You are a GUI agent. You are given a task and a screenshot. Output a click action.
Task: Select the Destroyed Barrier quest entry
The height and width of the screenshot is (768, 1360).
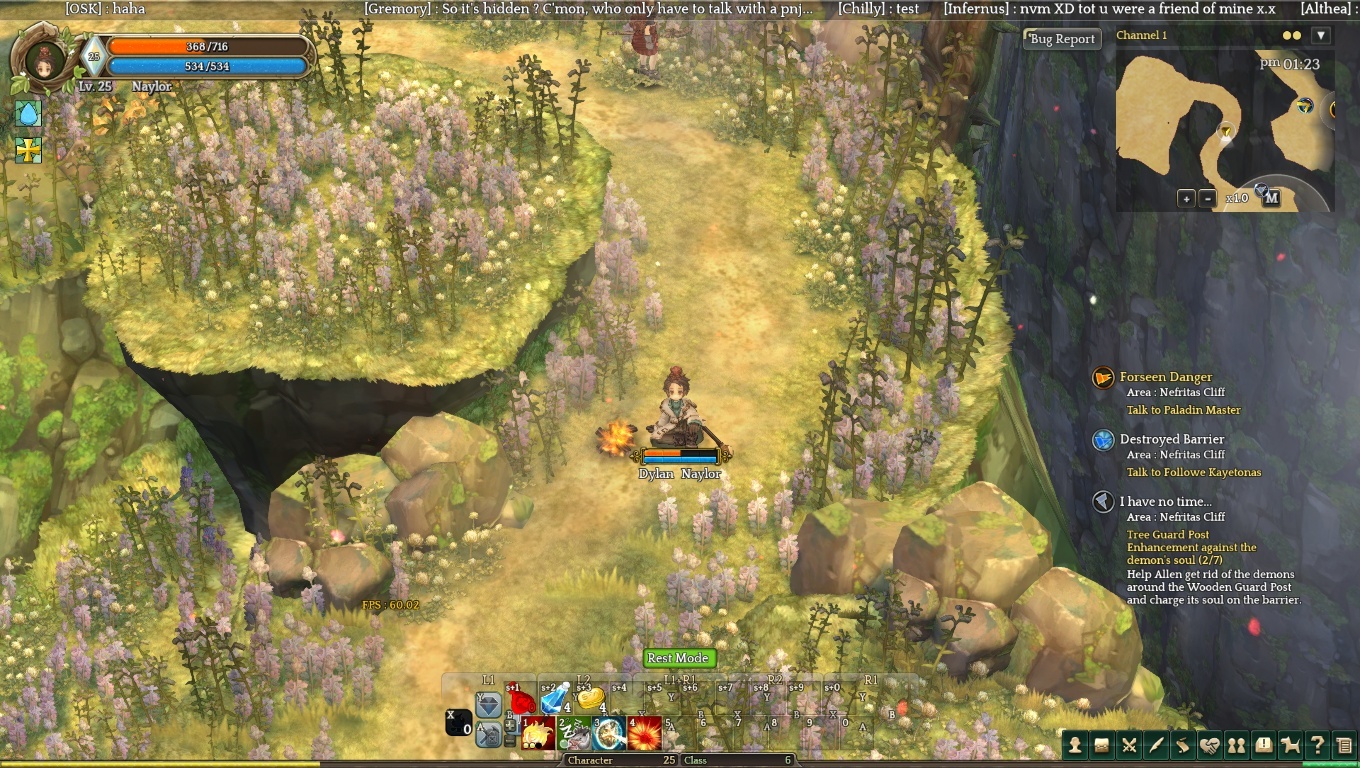[x=1171, y=439]
